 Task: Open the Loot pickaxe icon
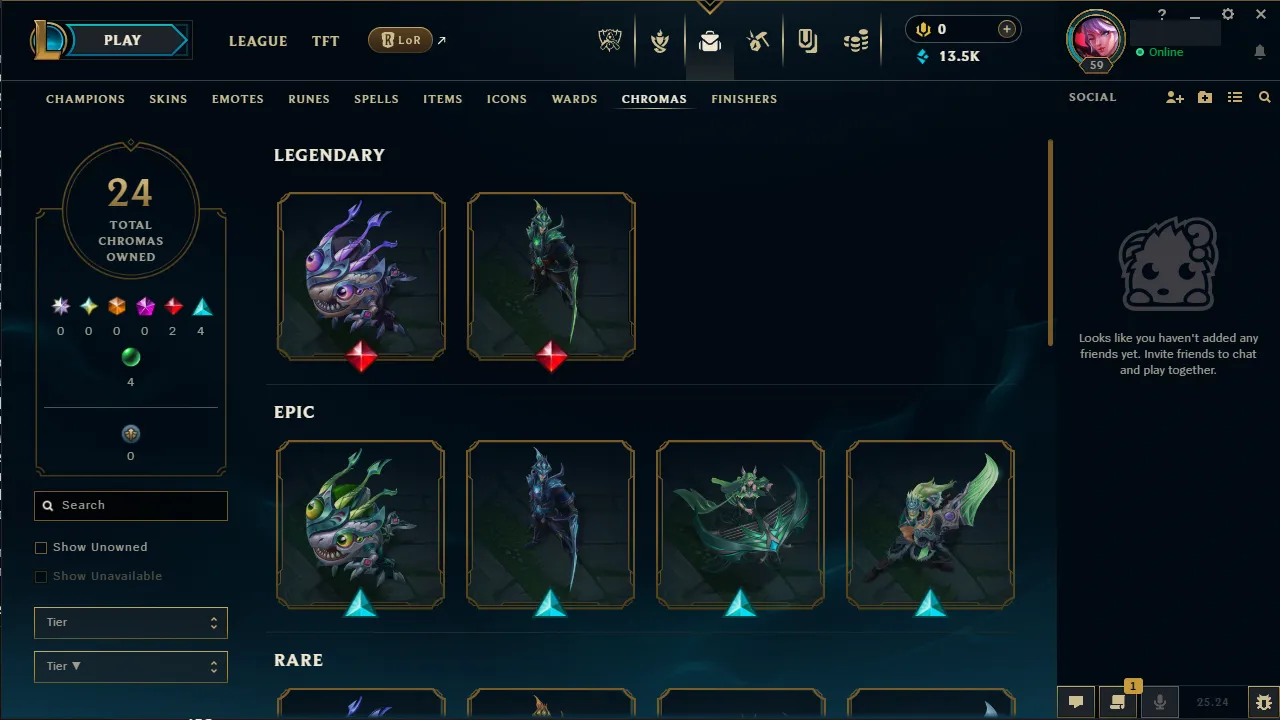[758, 41]
